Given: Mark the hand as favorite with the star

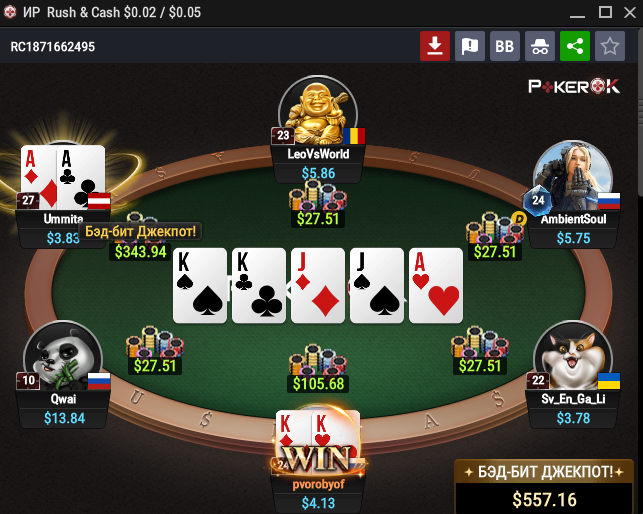Looking at the screenshot, I should point(609,46).
